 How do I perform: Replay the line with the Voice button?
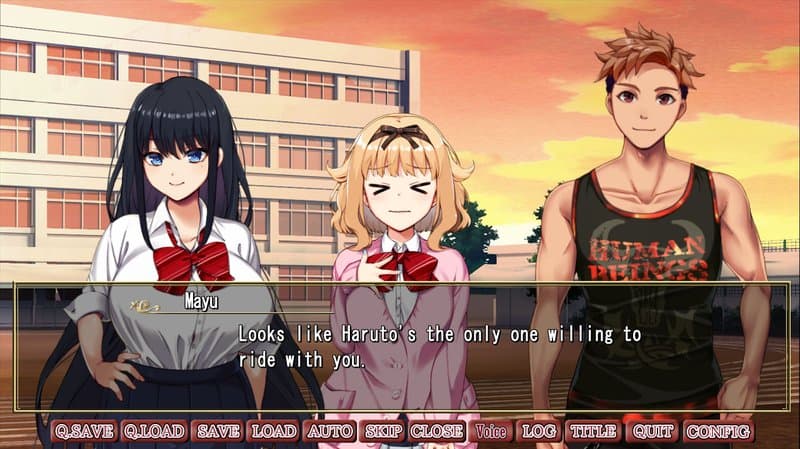pos(491,432)
